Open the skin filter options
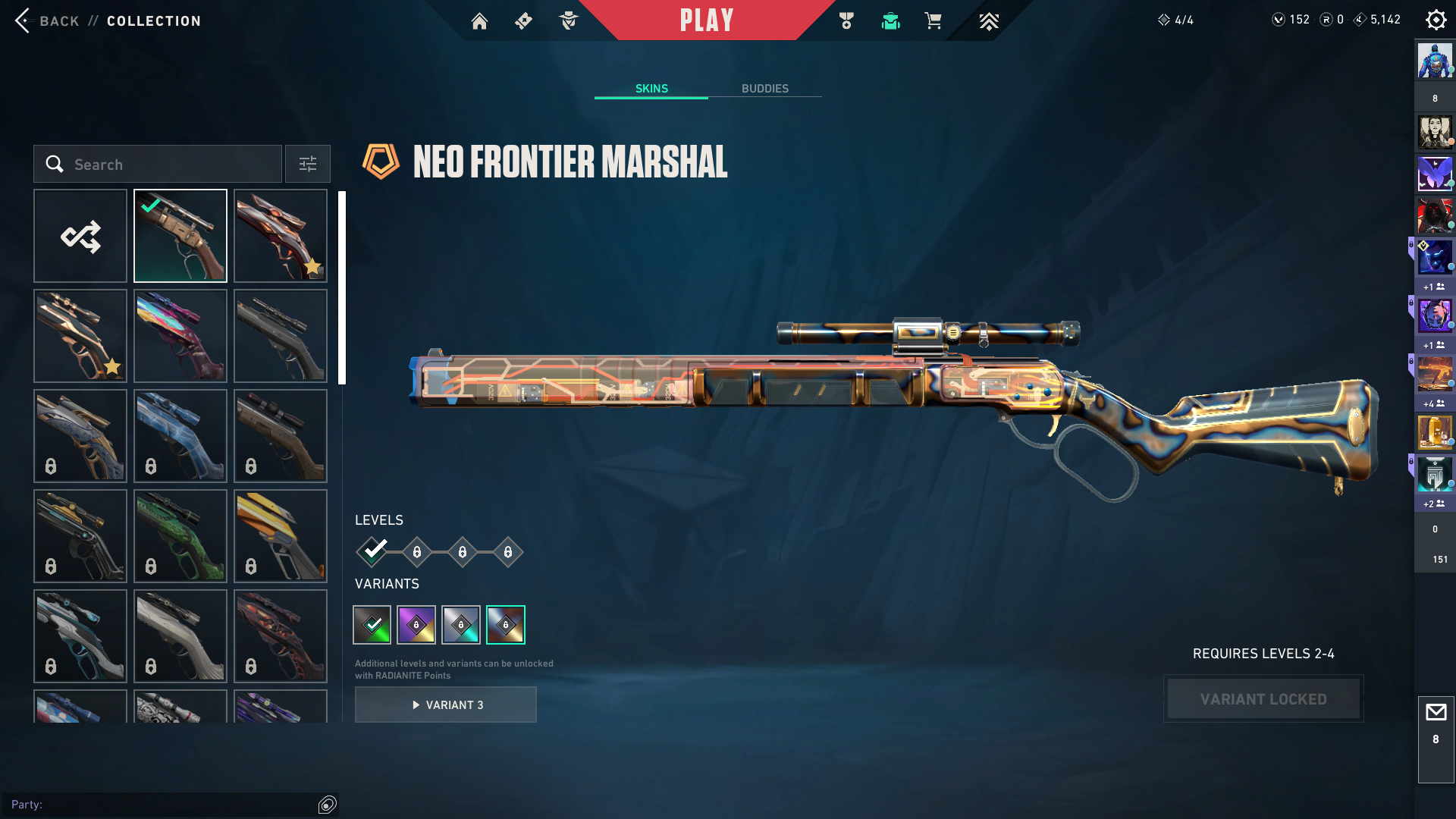Viewport: 1456px width, 819px height. pos(307,164)
